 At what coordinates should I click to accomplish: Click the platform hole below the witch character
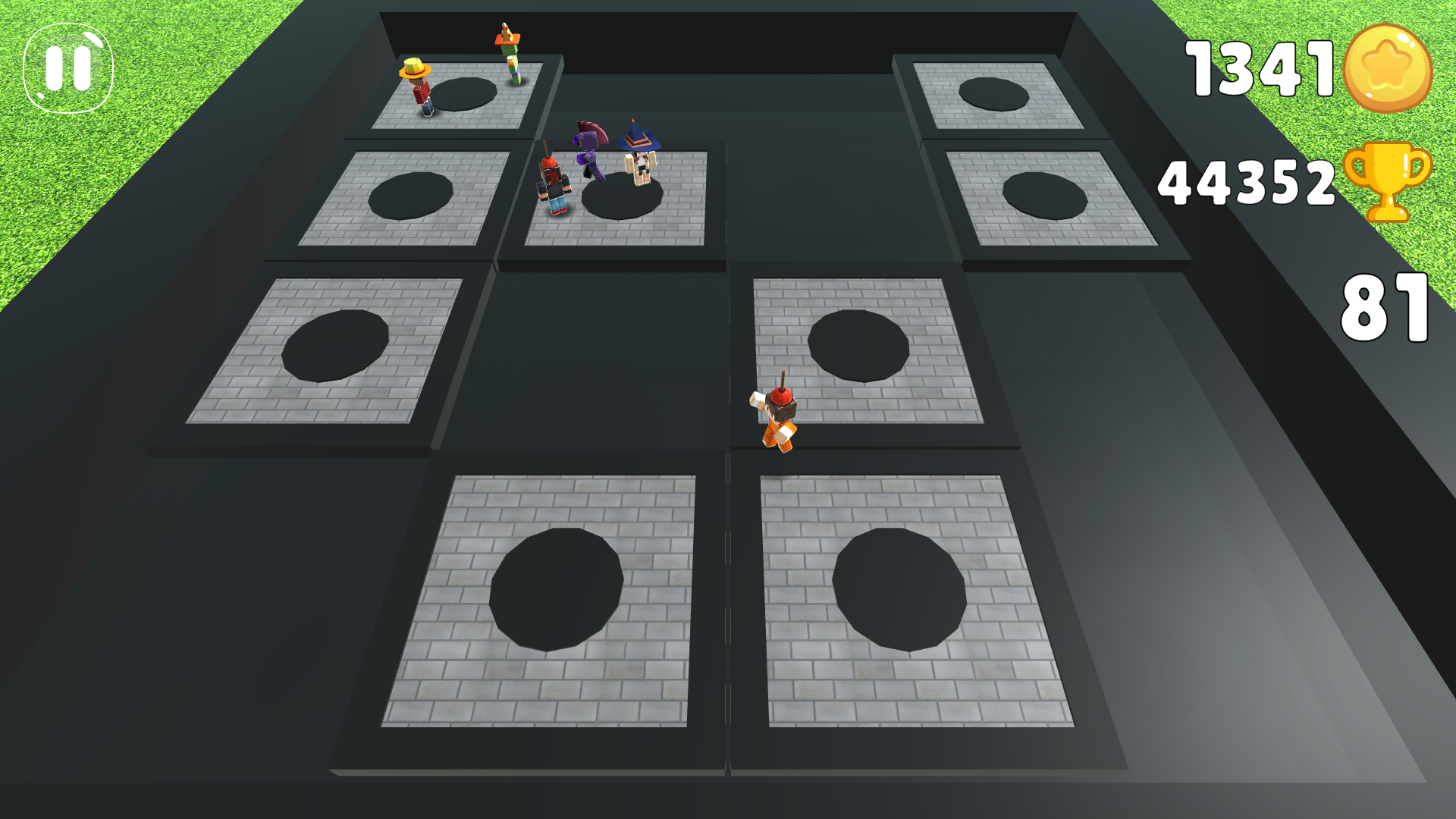coord(622,199)
